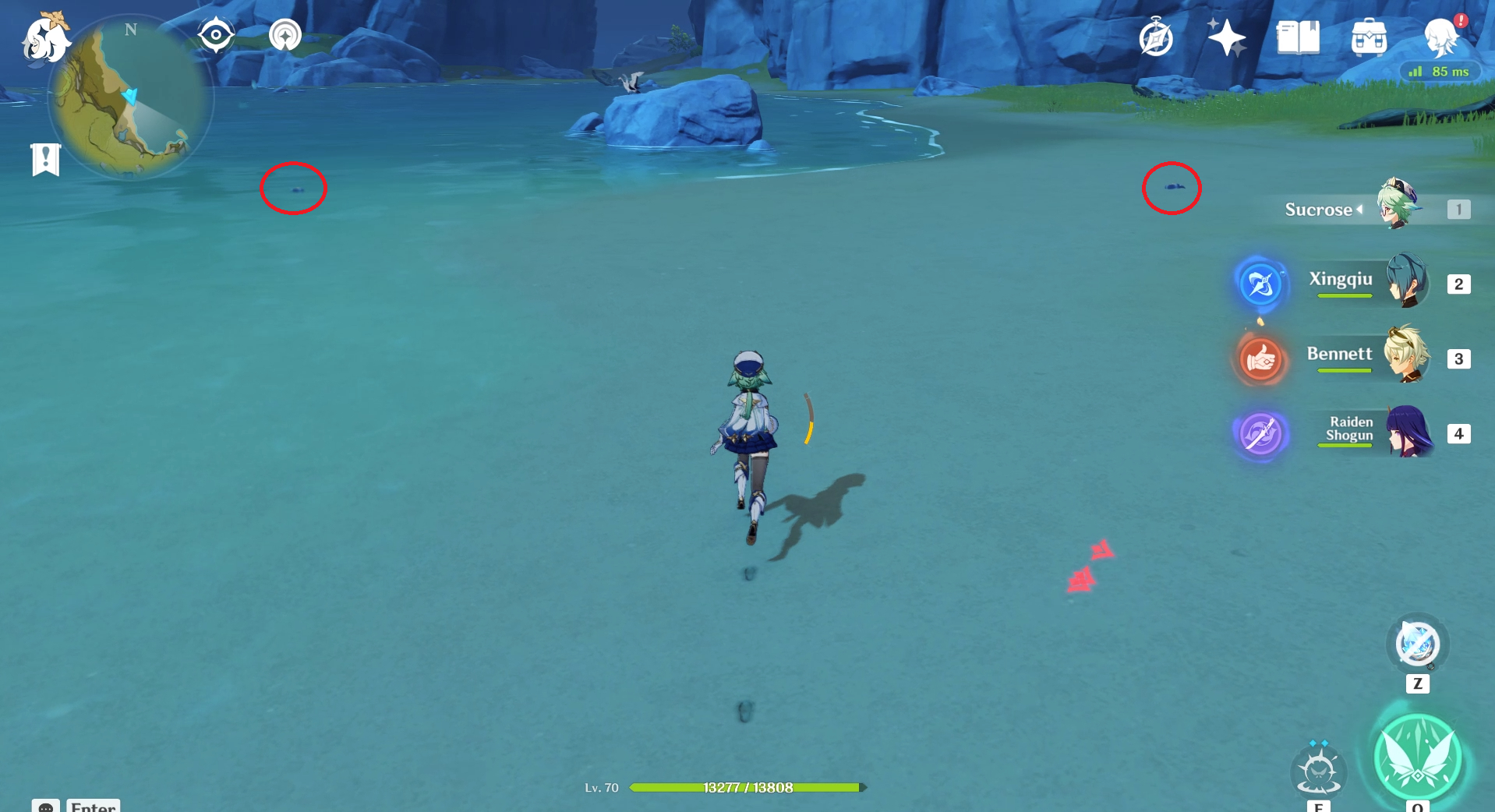1495x812 pixels.
Task: Open the Inventory backpack icon
Action: pos(1369,37)
